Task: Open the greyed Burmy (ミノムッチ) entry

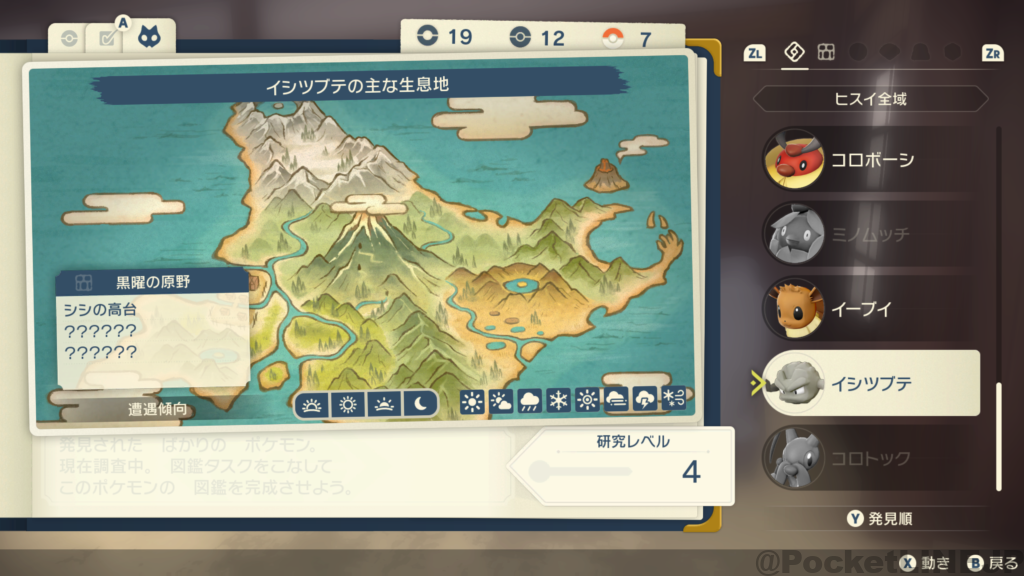Action: [x=868, y=234]
